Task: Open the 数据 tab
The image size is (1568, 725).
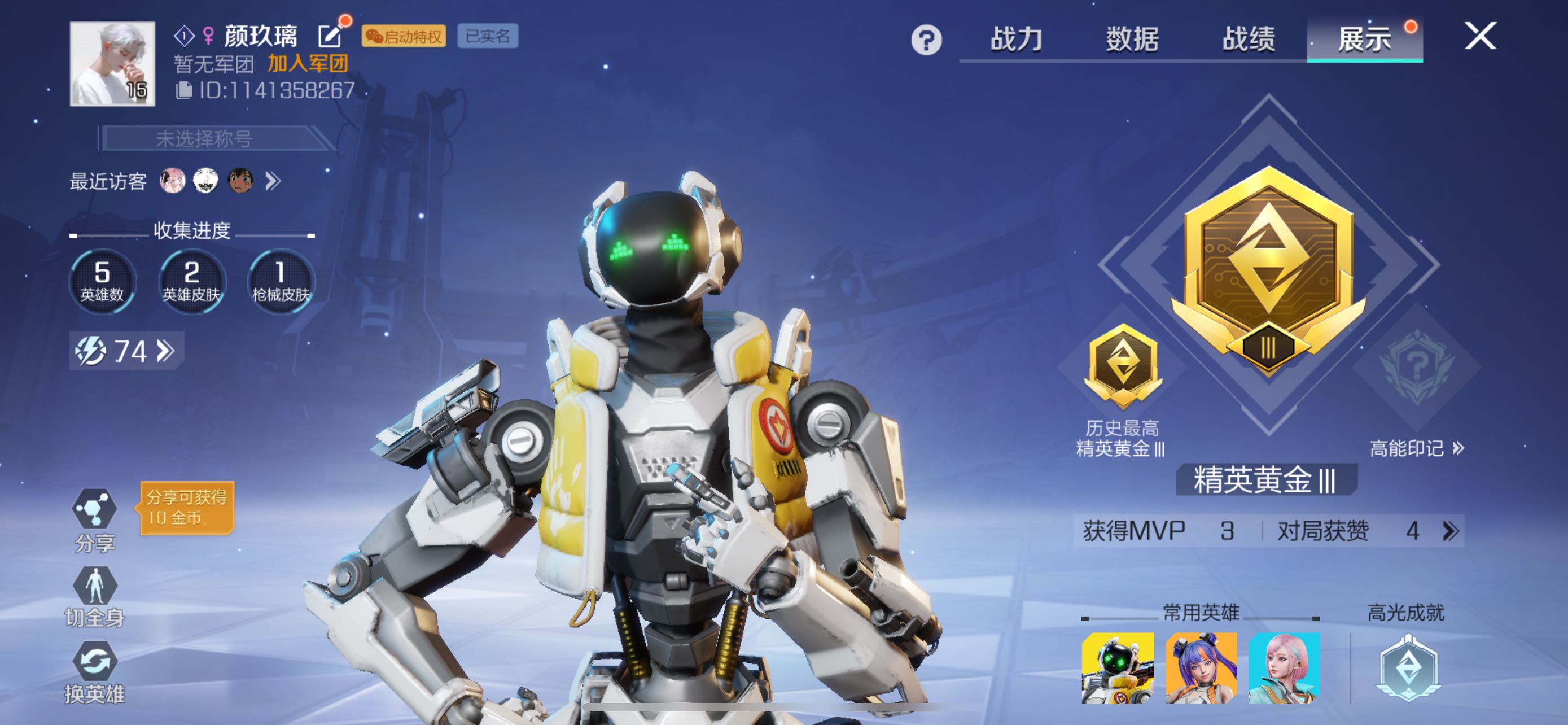Action: tap(1132, 40)
